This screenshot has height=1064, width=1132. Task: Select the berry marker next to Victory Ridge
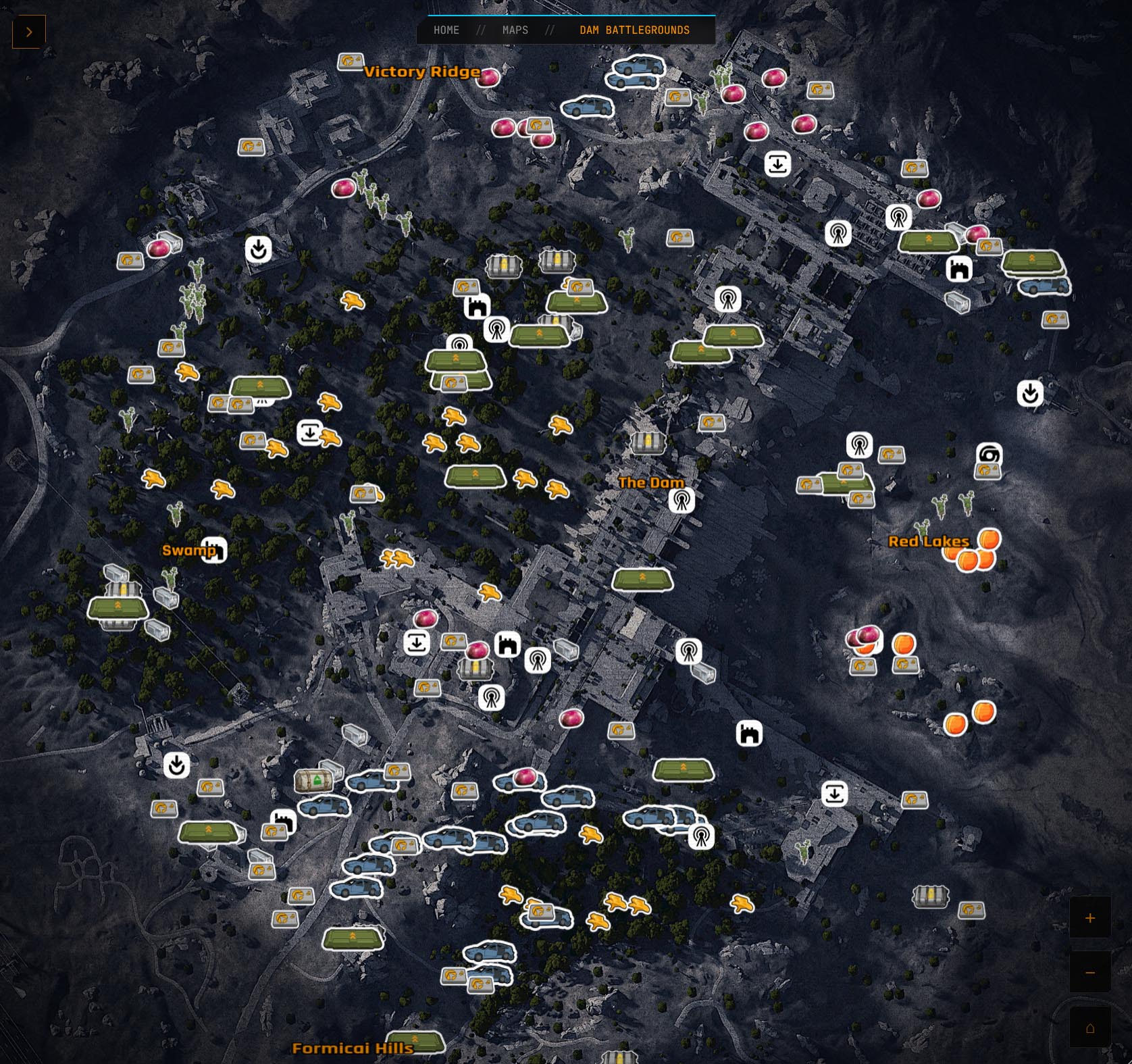(488, 76)
